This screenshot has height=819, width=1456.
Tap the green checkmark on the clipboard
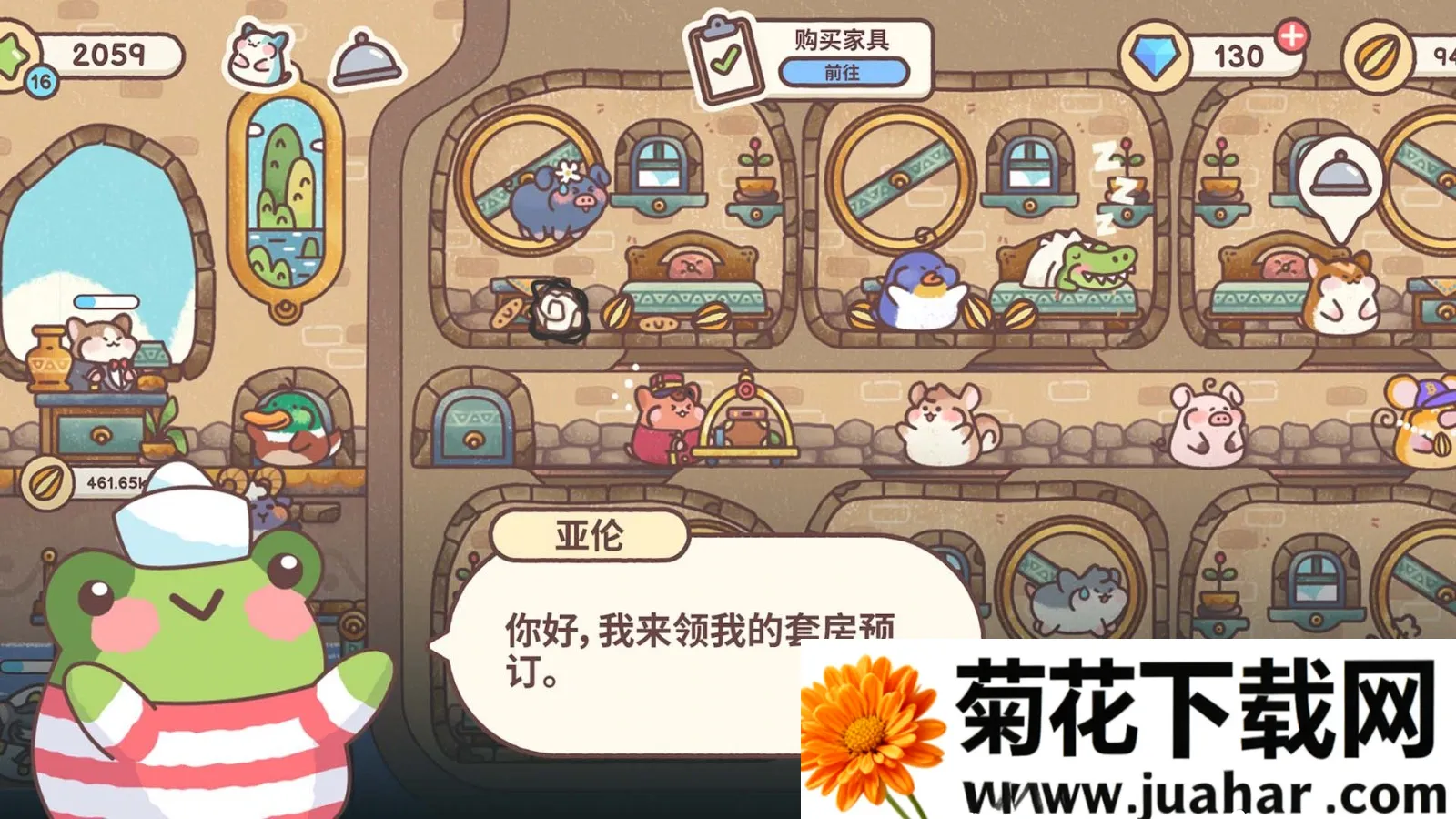tap(723, 60)
